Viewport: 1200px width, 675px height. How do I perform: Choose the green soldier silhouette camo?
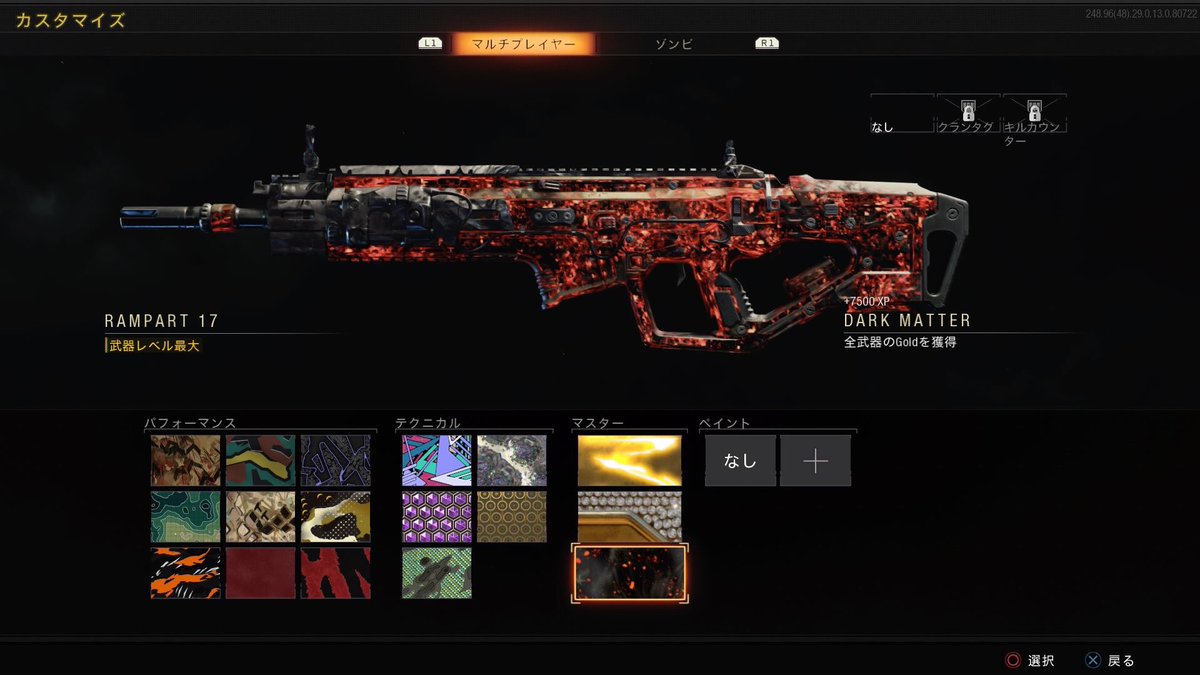point(437,573)
